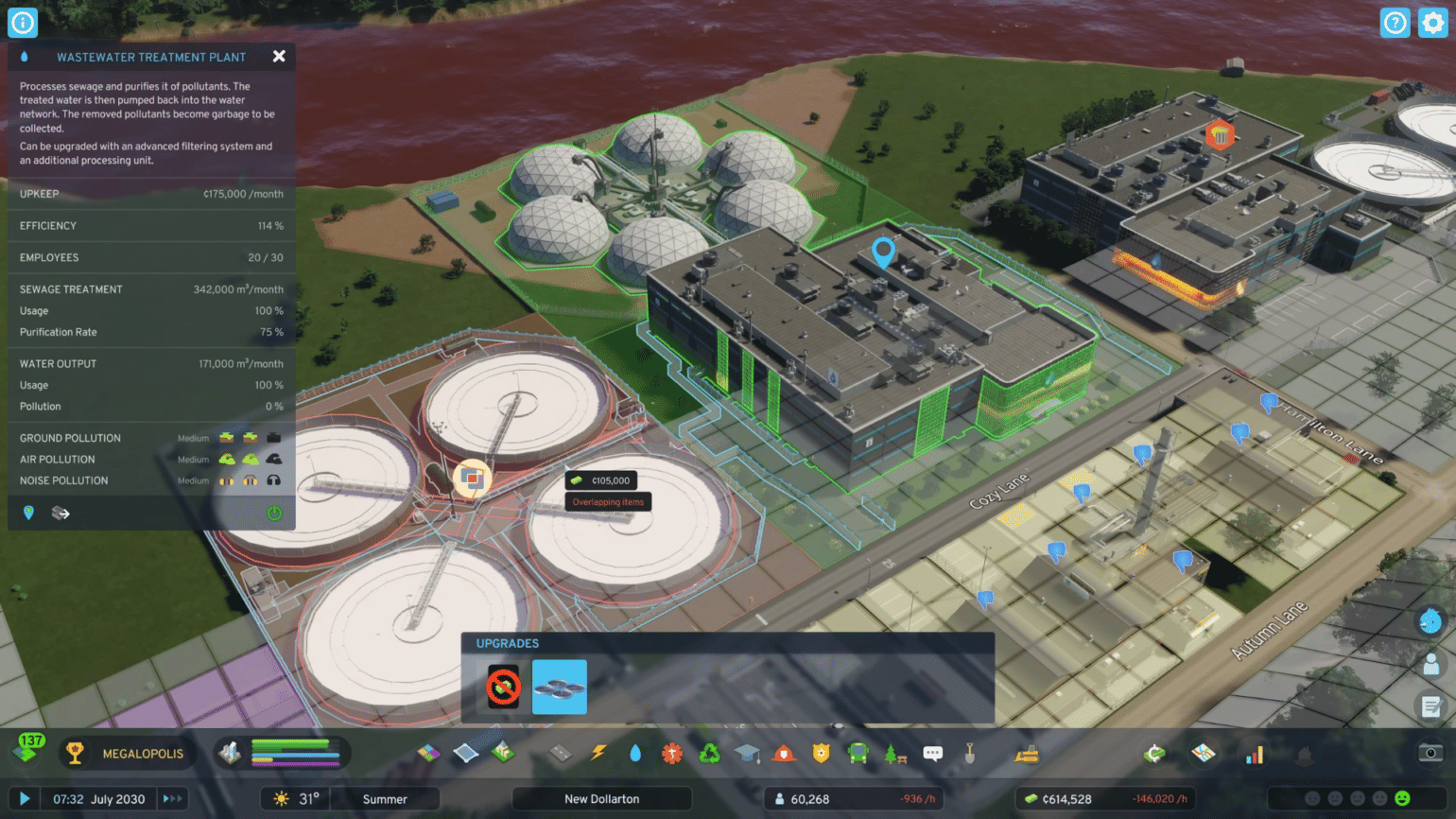
Task: Open the statistics bar chart panel
Action: coord(1255,755)
